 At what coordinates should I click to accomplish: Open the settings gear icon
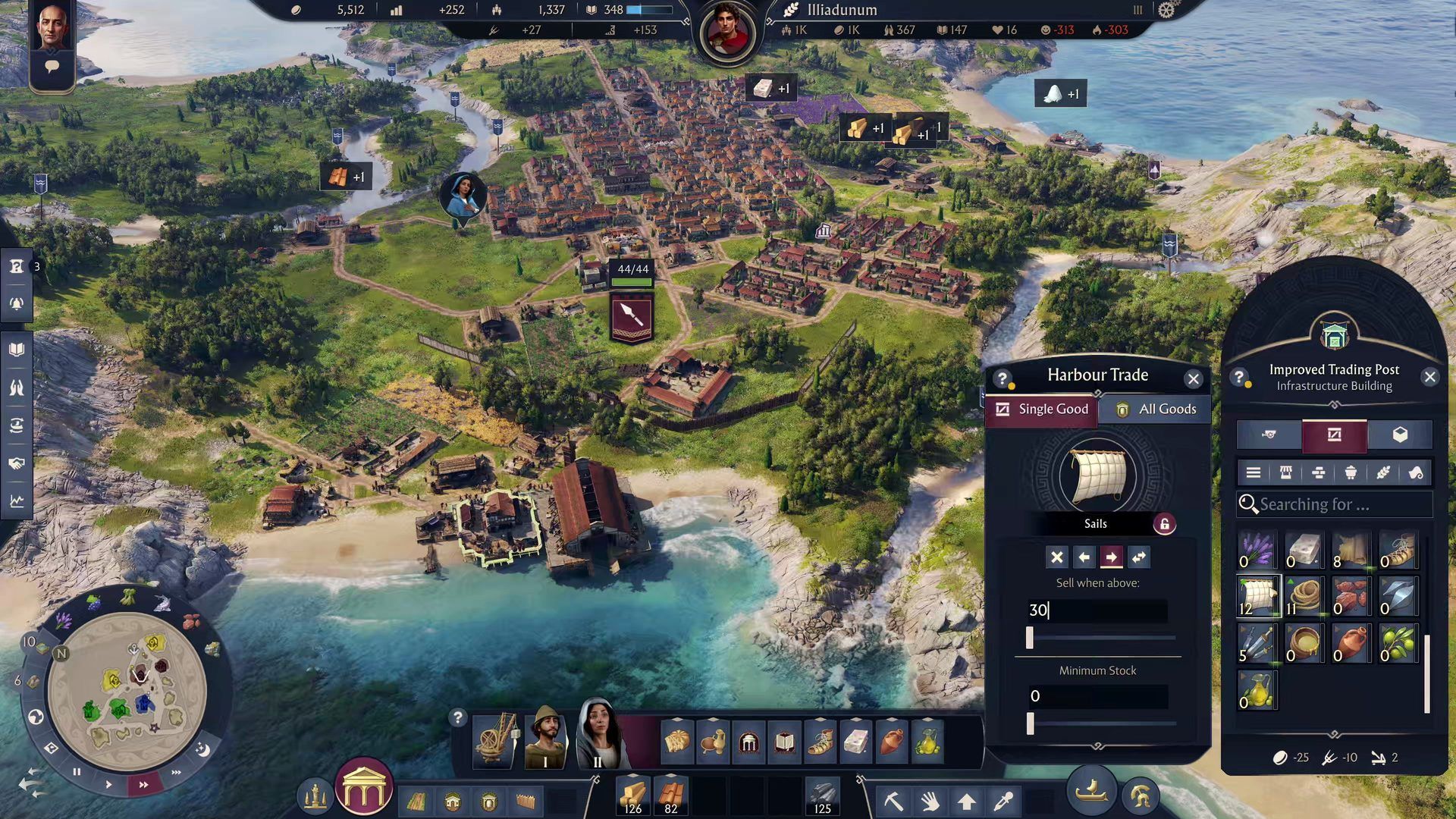pyautogui.click(x=1166, y=10)
